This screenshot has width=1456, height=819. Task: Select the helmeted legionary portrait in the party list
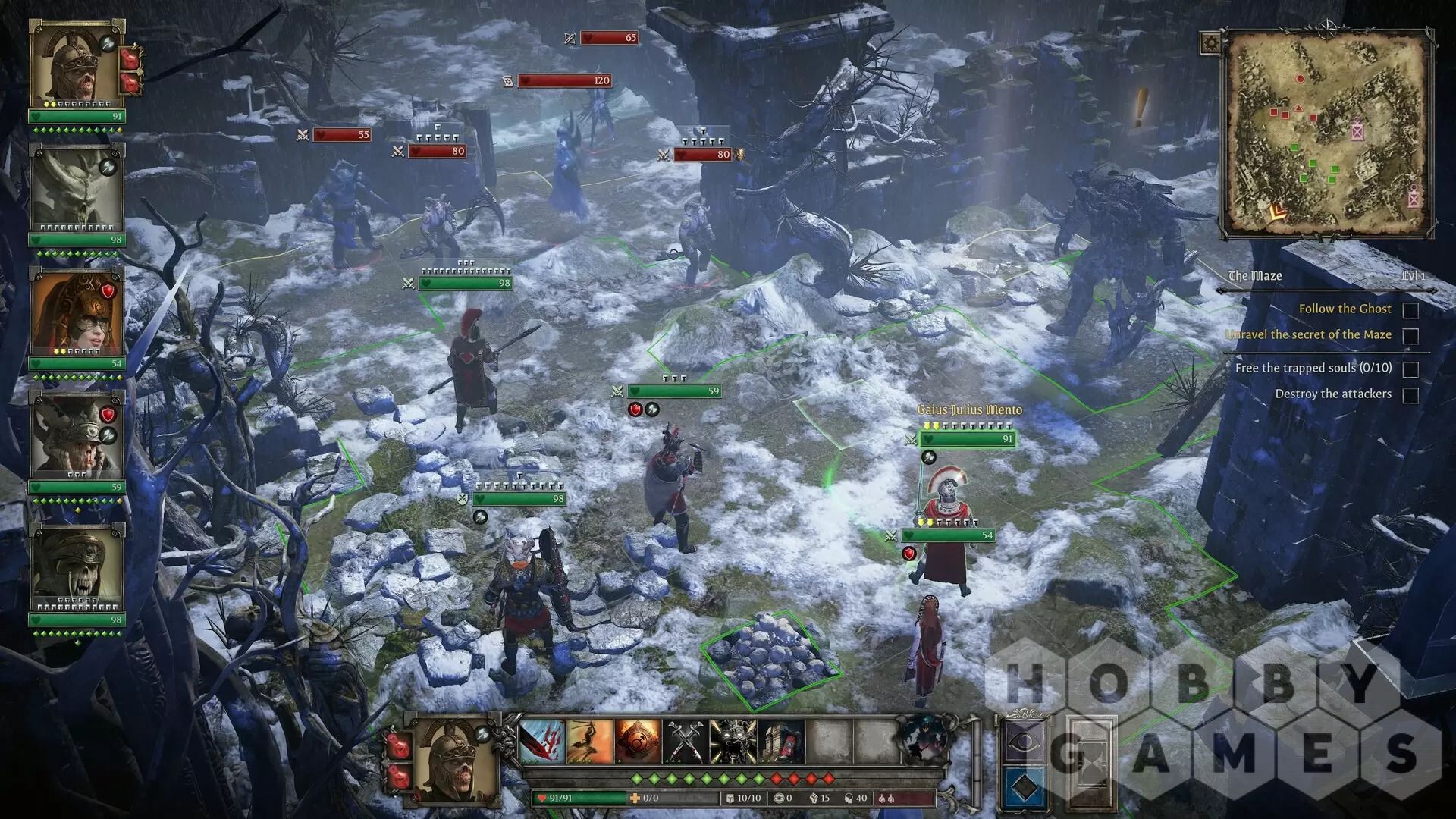76,64
